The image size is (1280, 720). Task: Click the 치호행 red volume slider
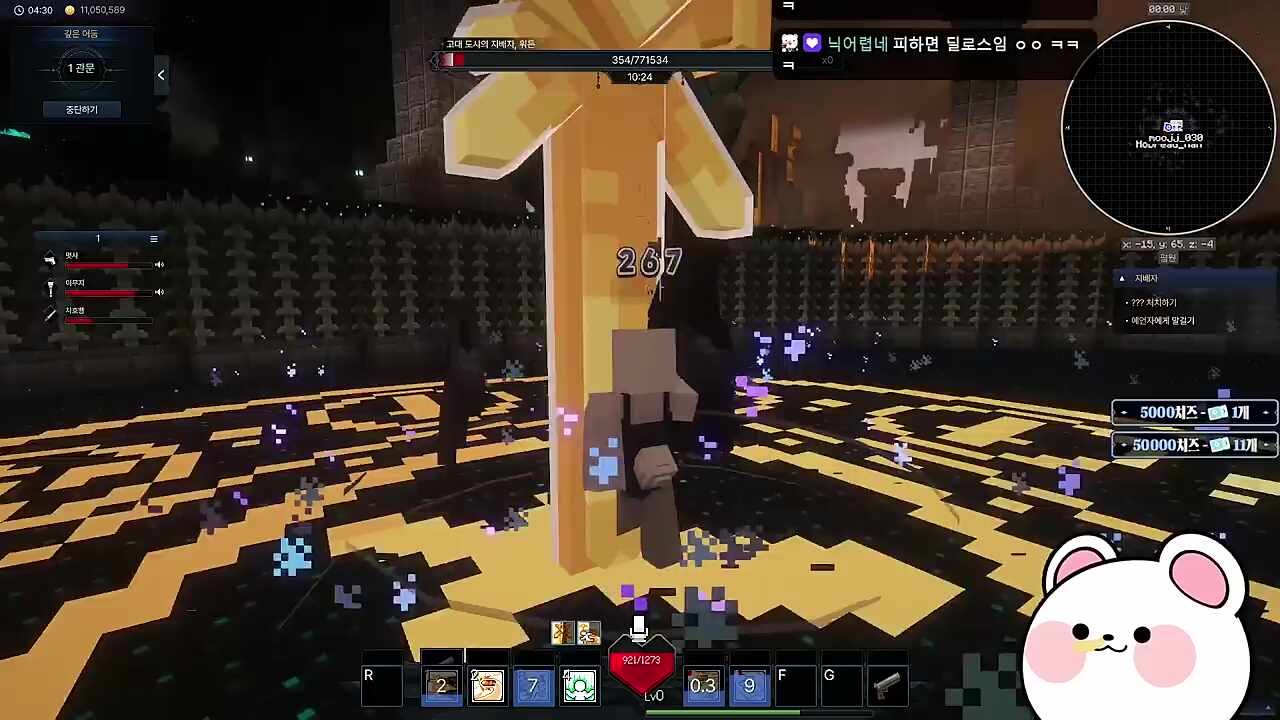[78, 318]
